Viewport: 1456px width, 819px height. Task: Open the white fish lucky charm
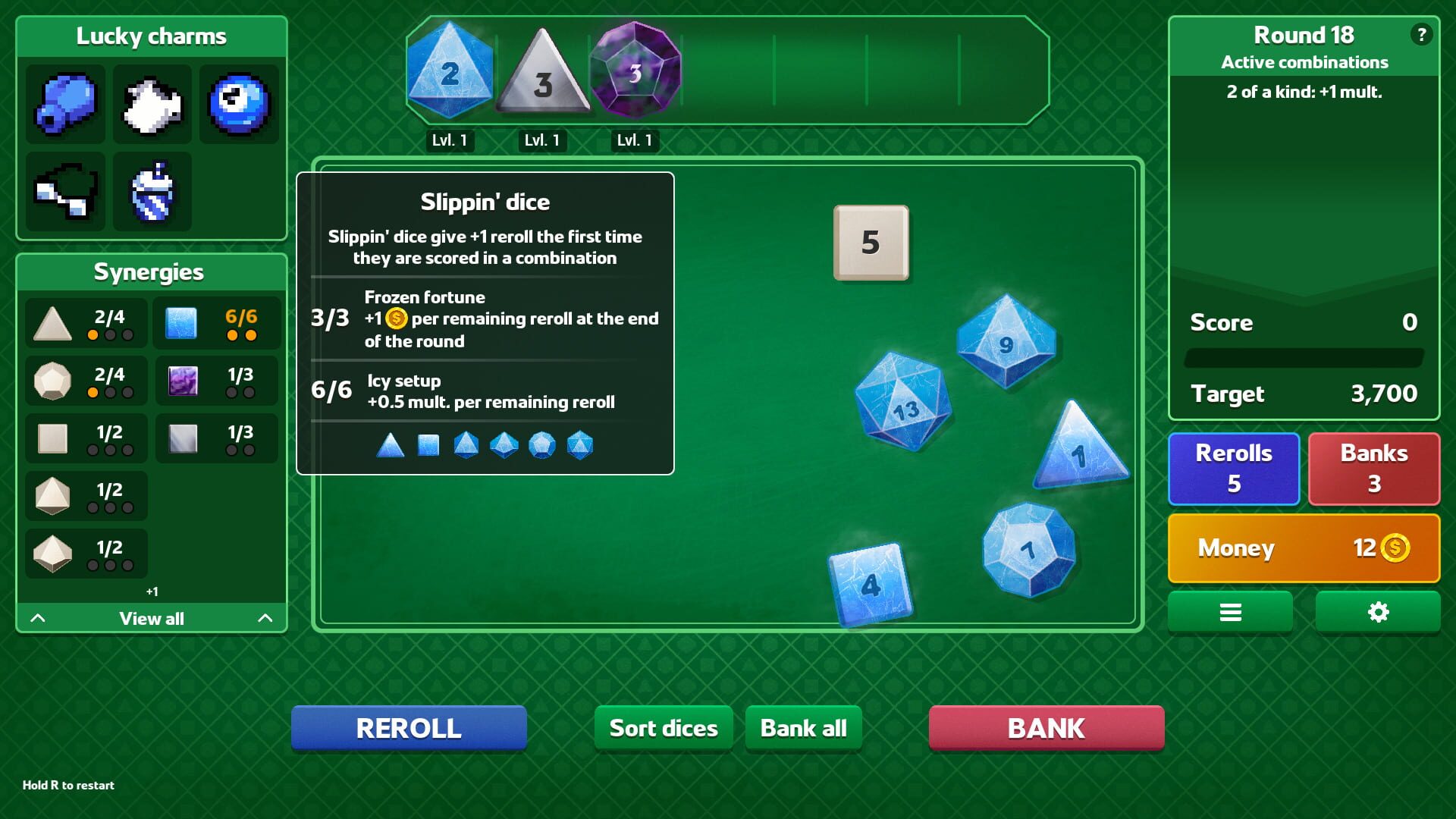[x=152, y=104]
